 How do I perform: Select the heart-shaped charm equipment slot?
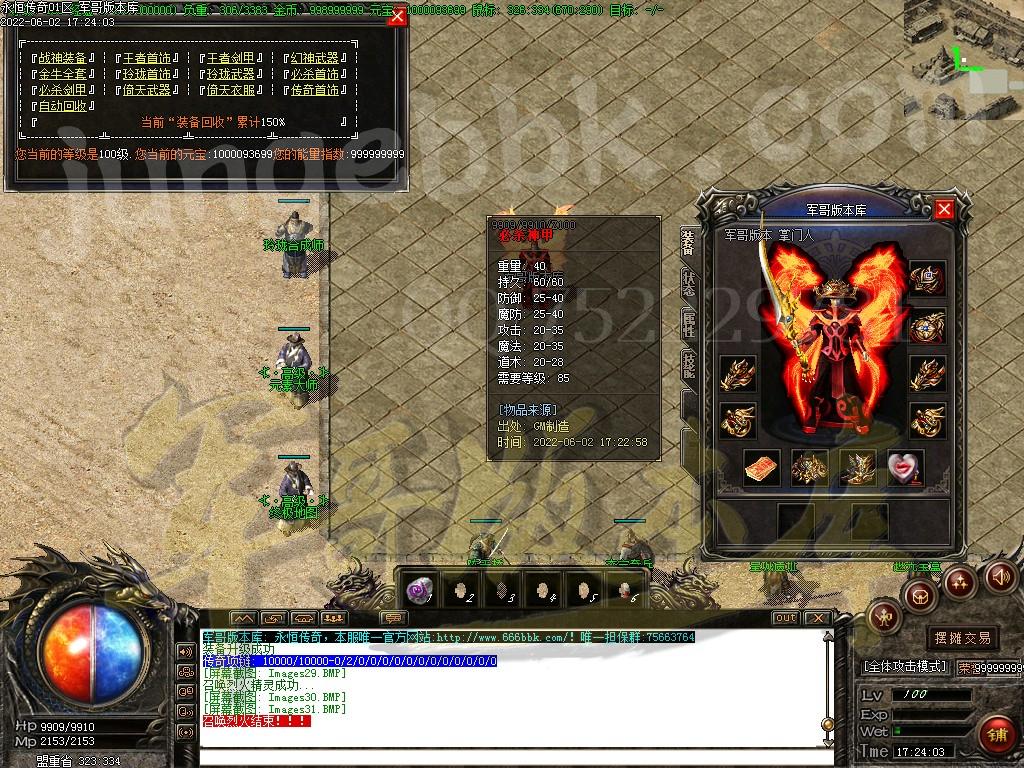pyautogui.click(x=905, y=467)
